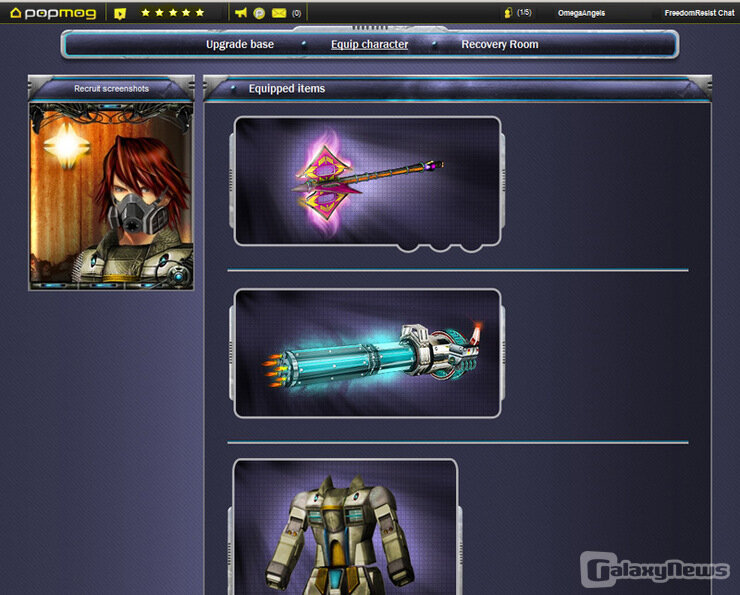
Task: Open FreedomResist Chat
Action: 699,13
